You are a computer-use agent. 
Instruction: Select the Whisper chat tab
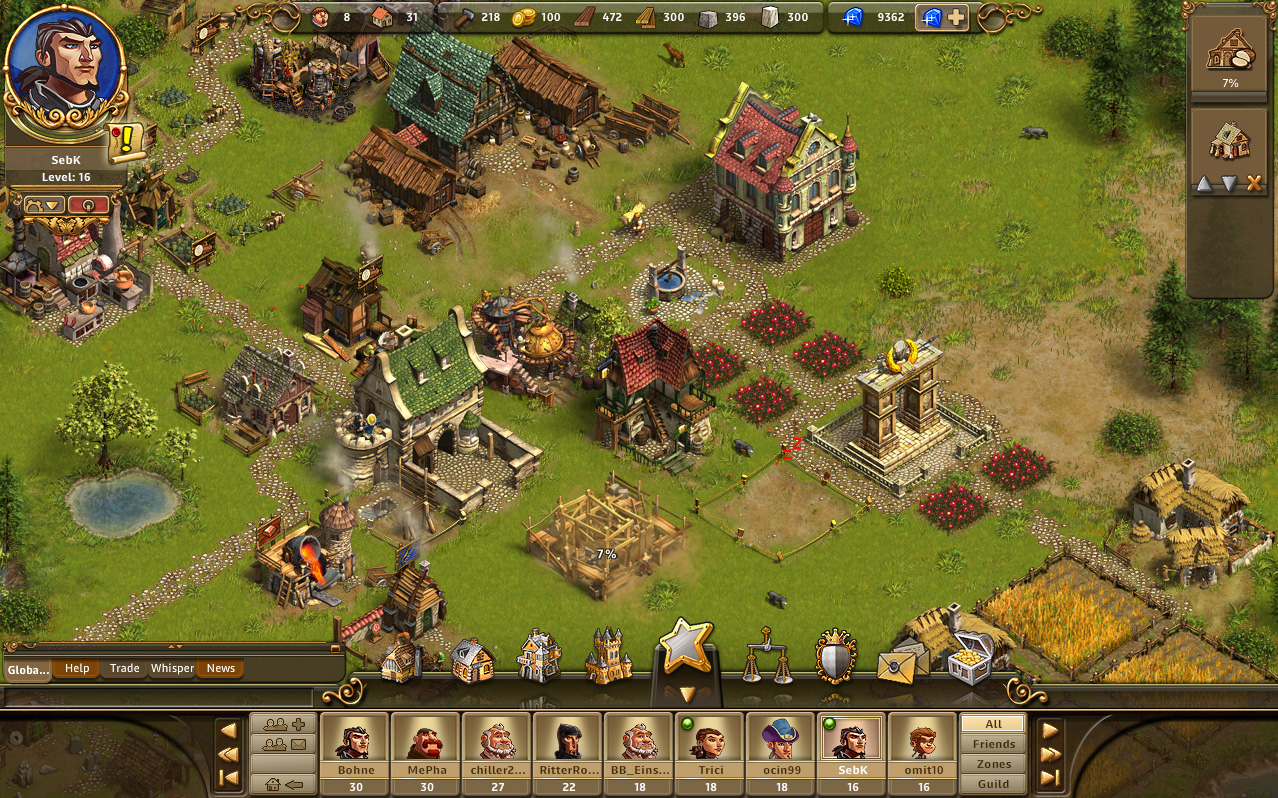coord(172,668)
